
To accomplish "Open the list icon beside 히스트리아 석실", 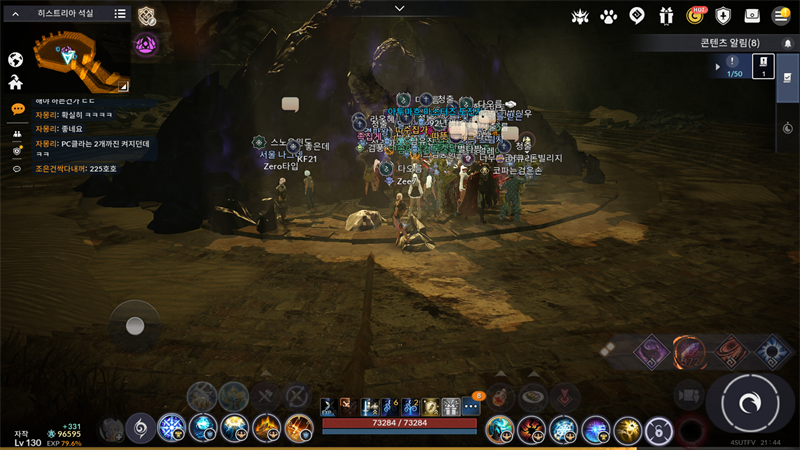I will [120, 14].
